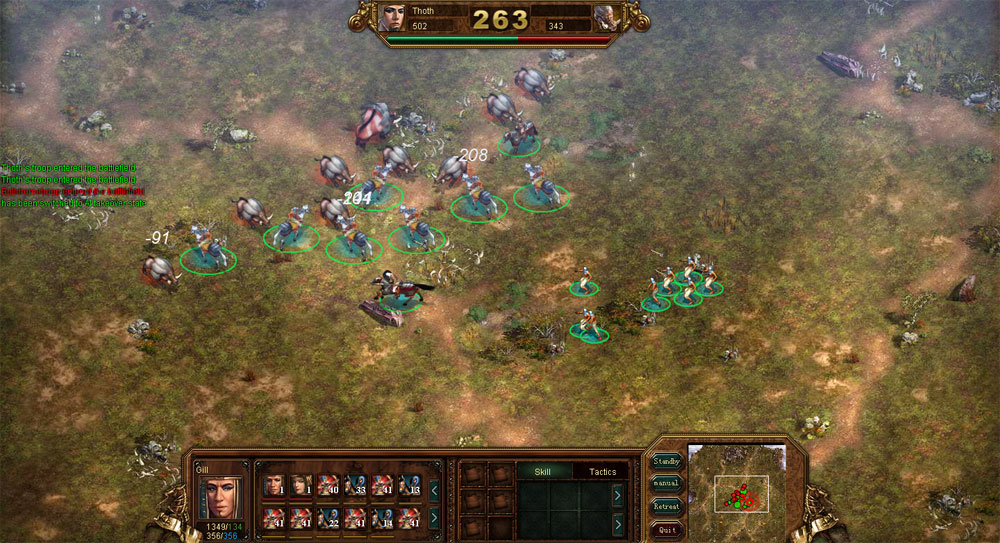Select the unit slot showing 40 troops
The image size is (1000, 543).
click(x=328, y=486)
